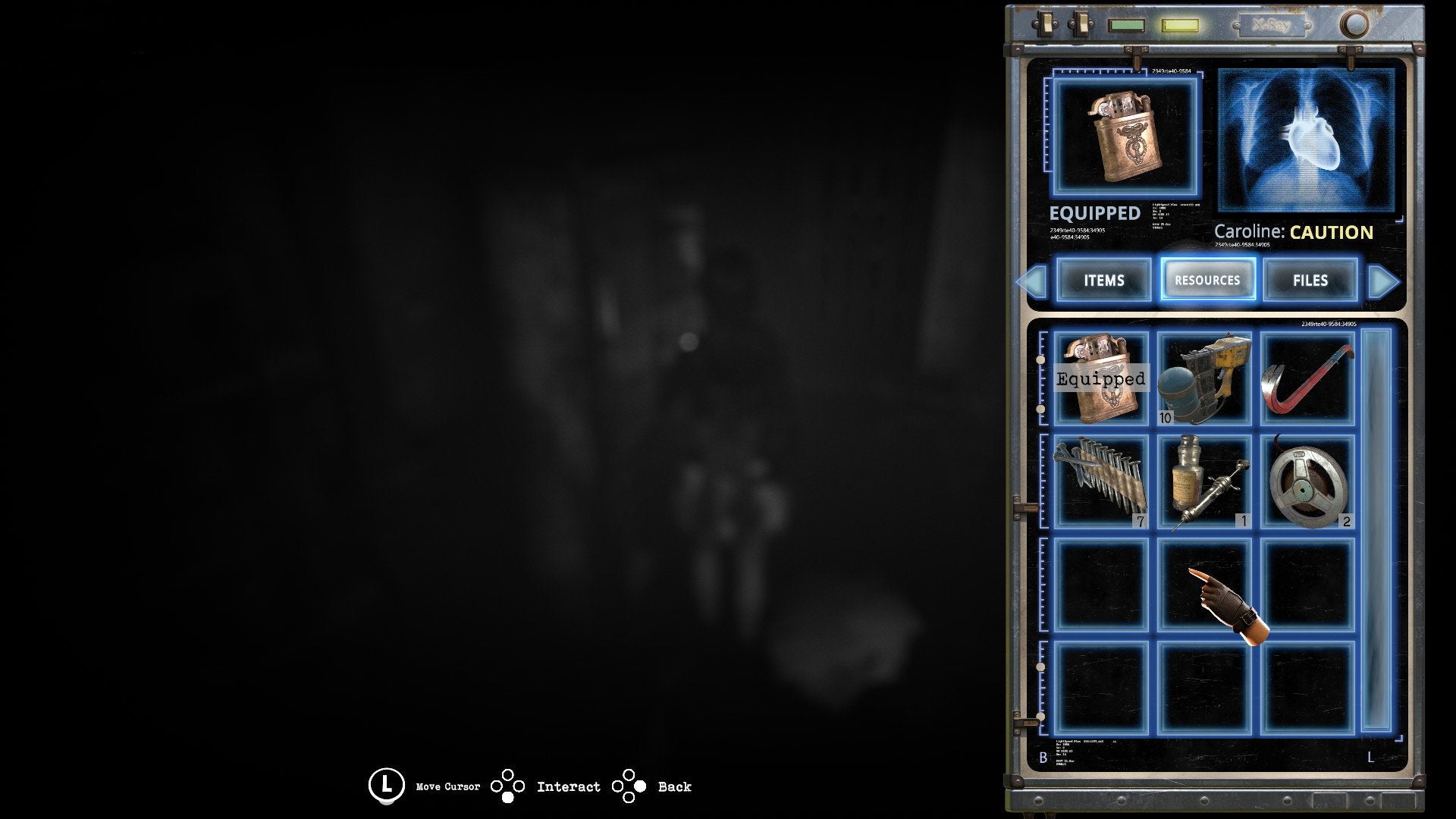Image resolution: width=1456 pixels, height=819 pixels.
Task: Pick the red crowbar from inventory
Action: click(1309, 377)
